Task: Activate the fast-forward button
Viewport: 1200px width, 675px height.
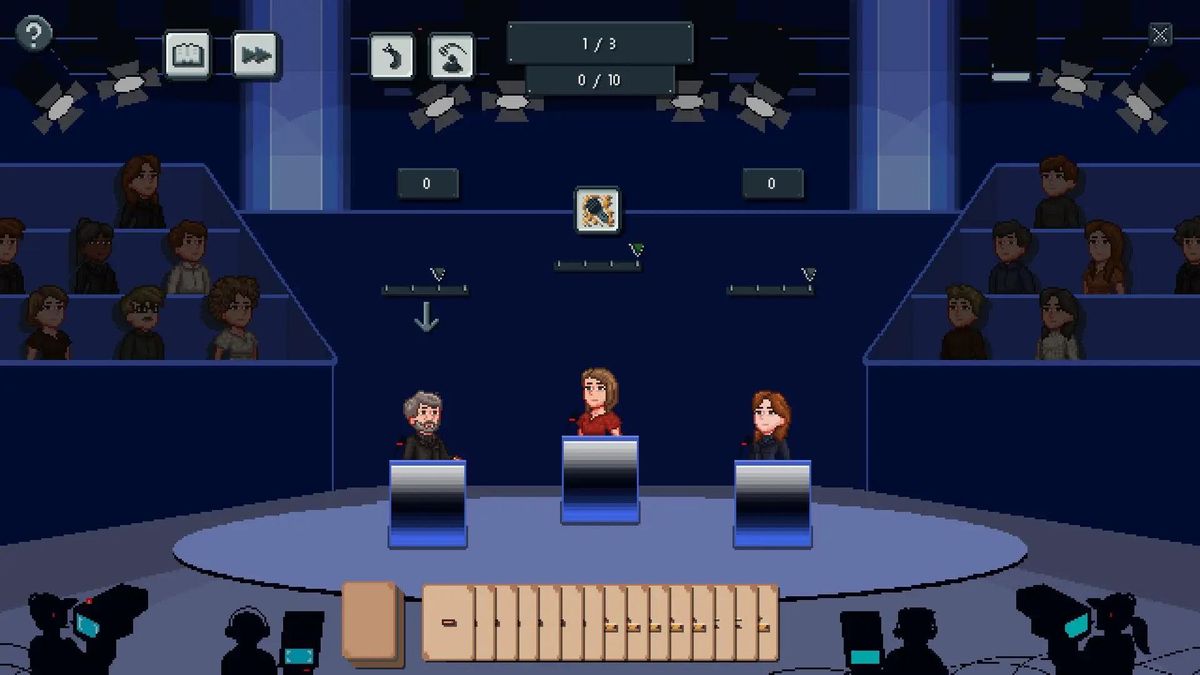Action: click(x=255, y=55)
